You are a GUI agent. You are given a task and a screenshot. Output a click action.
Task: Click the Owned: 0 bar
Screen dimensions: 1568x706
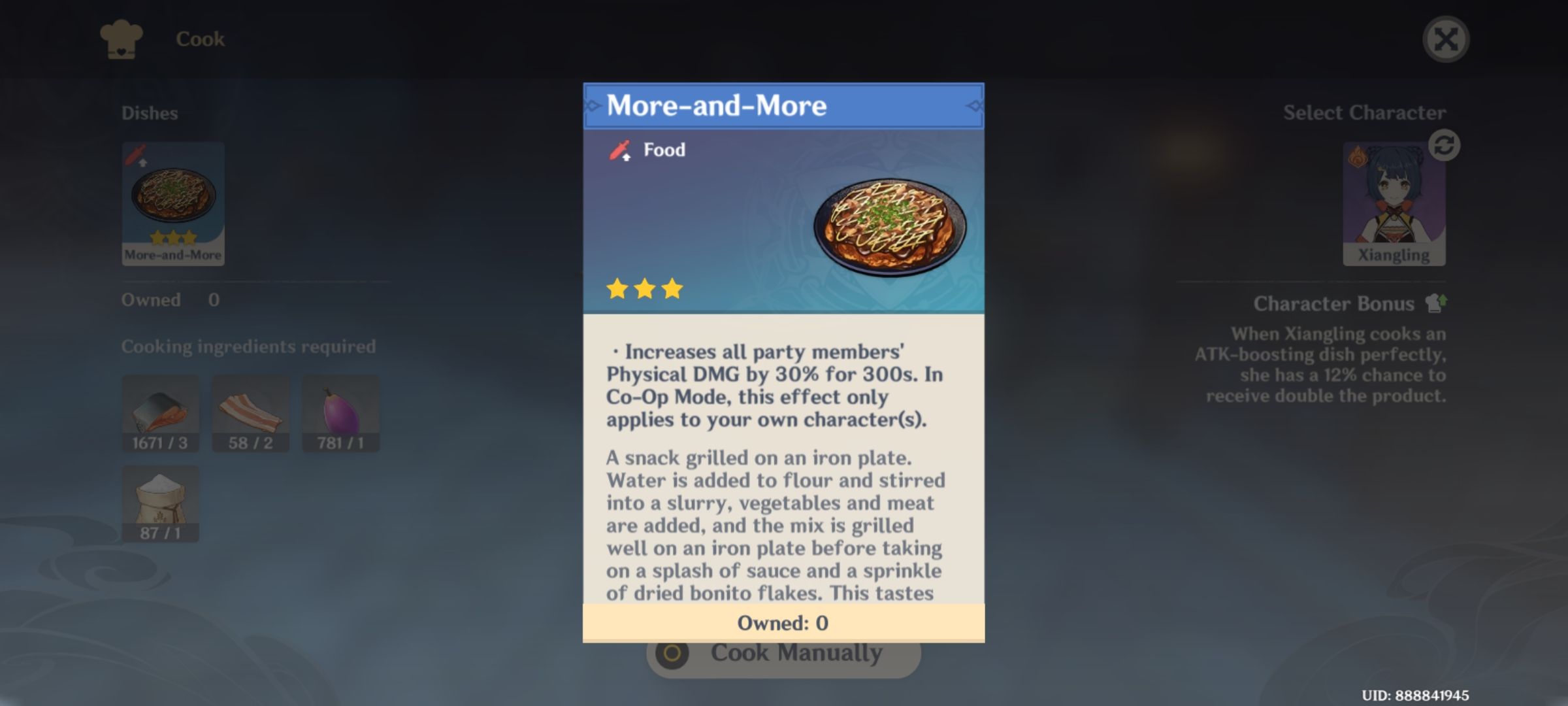point(782,623)
